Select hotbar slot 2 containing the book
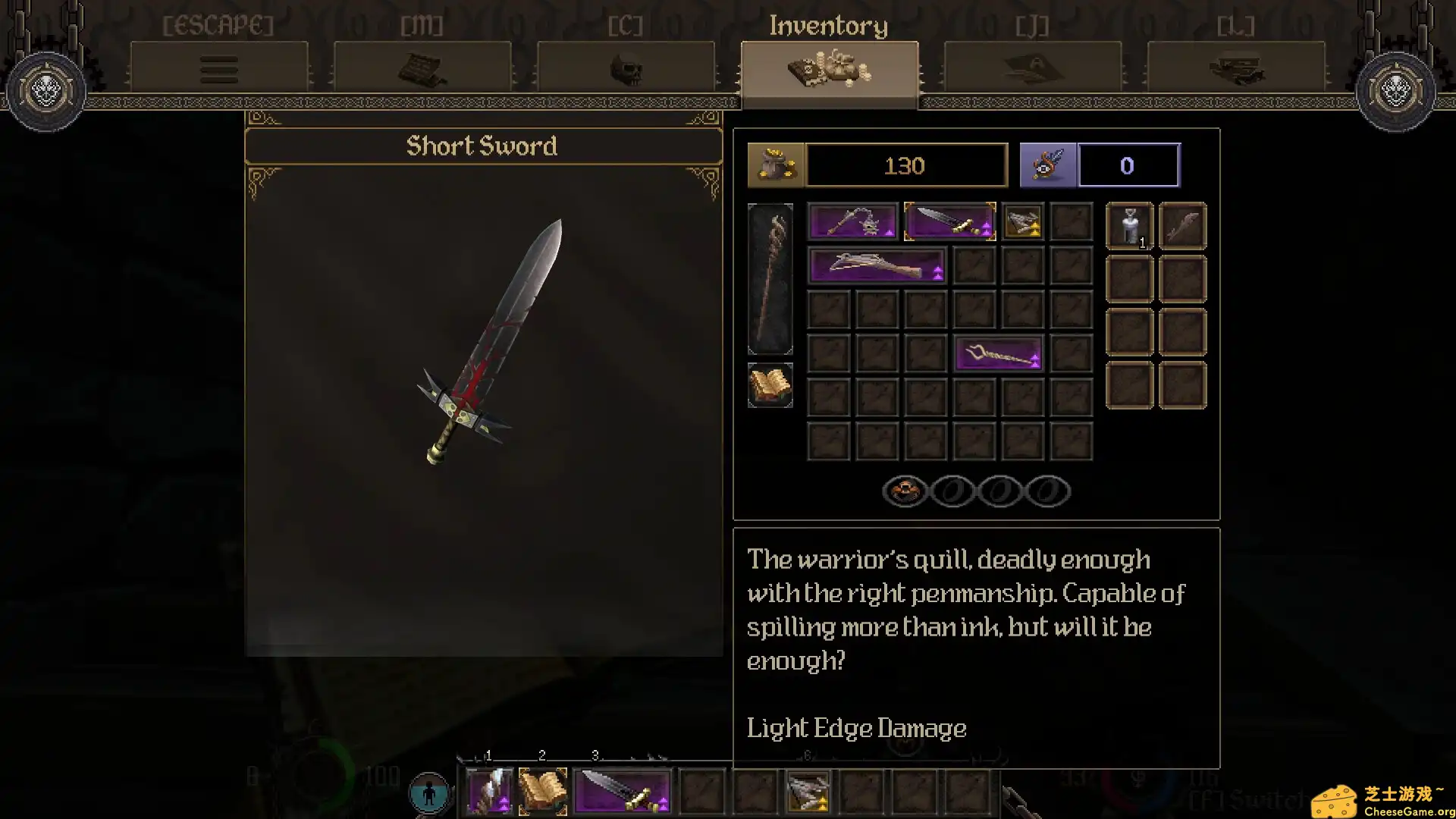The width and height of the screenshot is (1456, 819). click(542, 791)
